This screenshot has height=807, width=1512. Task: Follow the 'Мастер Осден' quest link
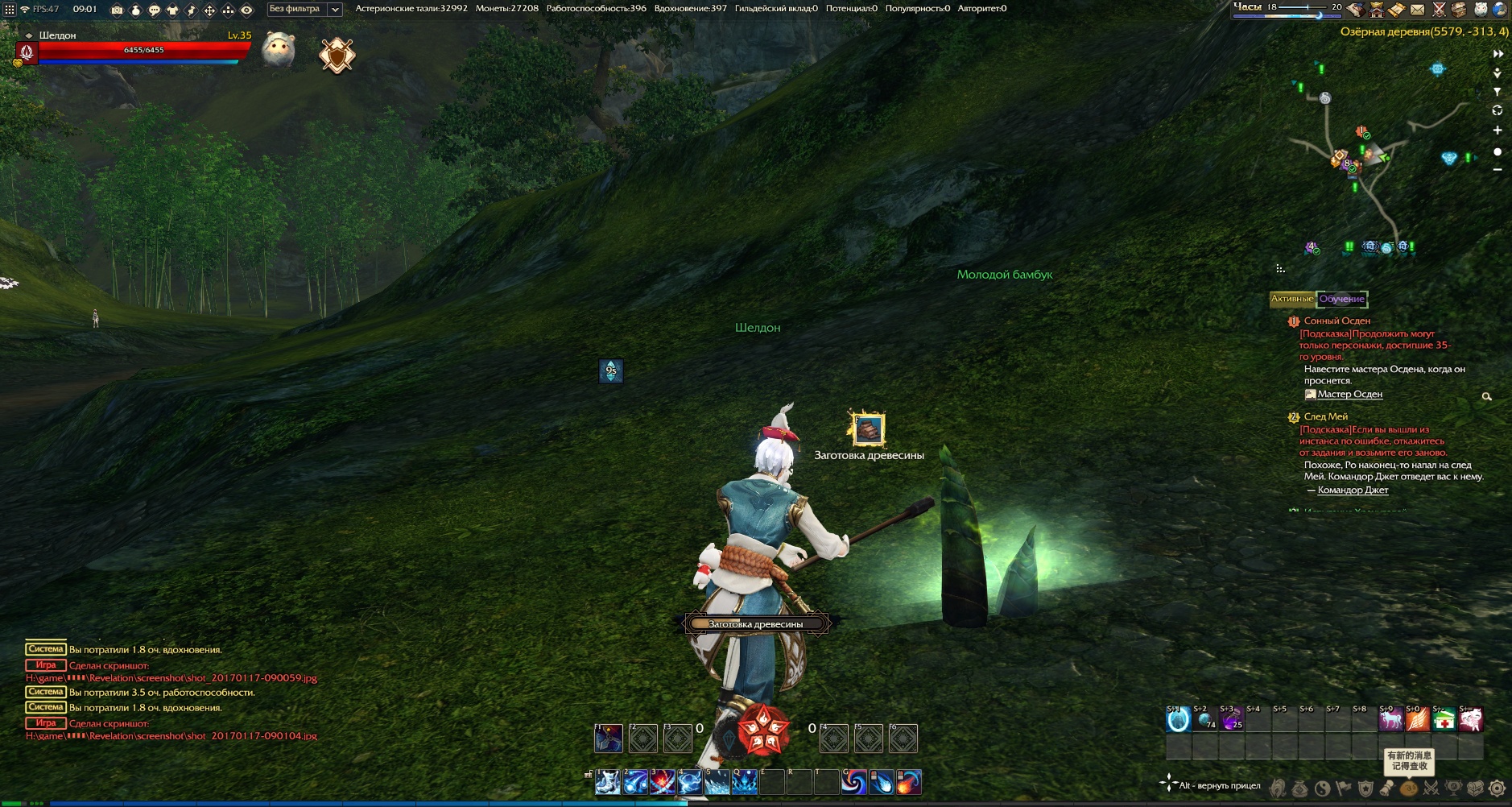point(1349,394)
